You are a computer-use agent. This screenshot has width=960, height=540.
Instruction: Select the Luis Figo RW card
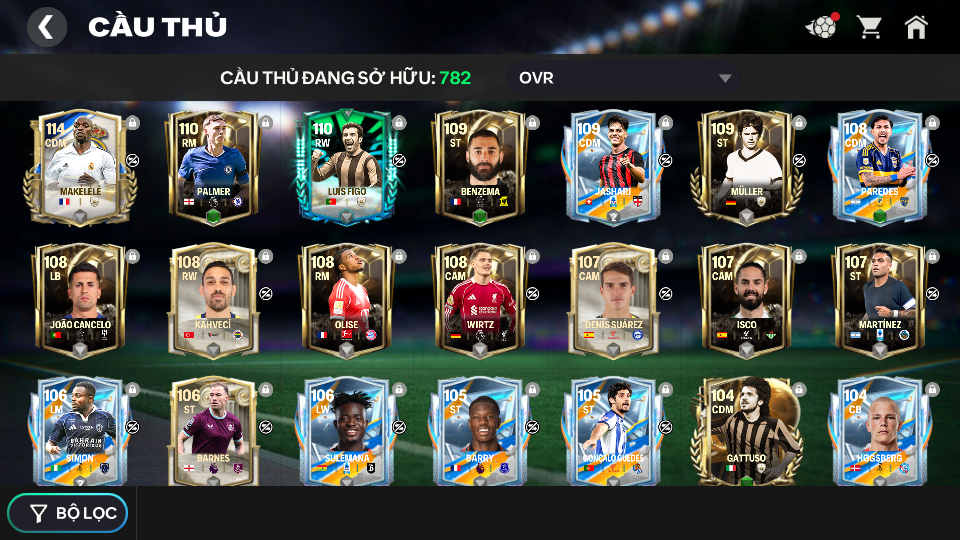(x=346, y=166)
